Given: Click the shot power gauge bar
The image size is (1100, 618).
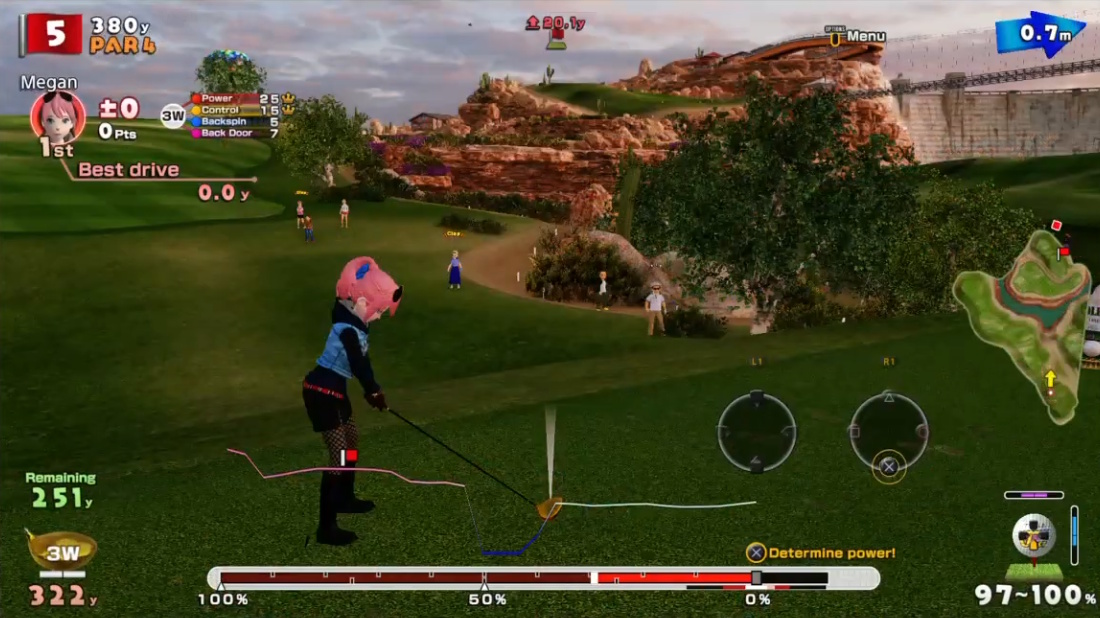Looking at the screenshot, I should point(543,578).
